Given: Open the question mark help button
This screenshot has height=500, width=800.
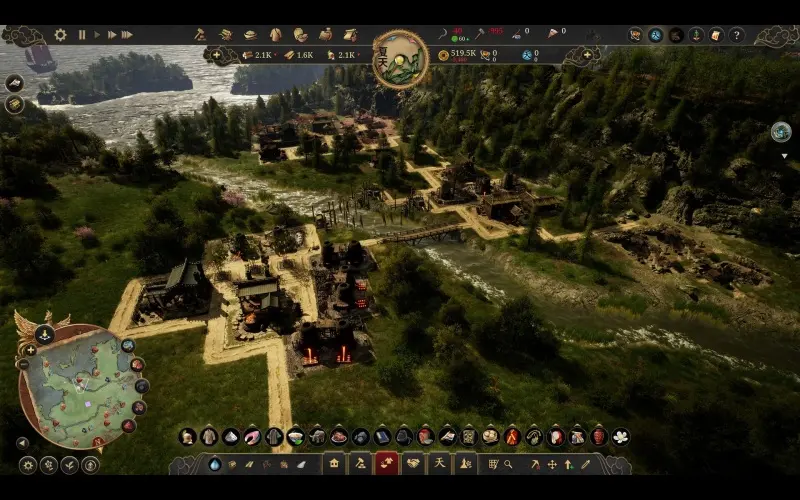Looking at the screenshot, I should pos(737,35).
